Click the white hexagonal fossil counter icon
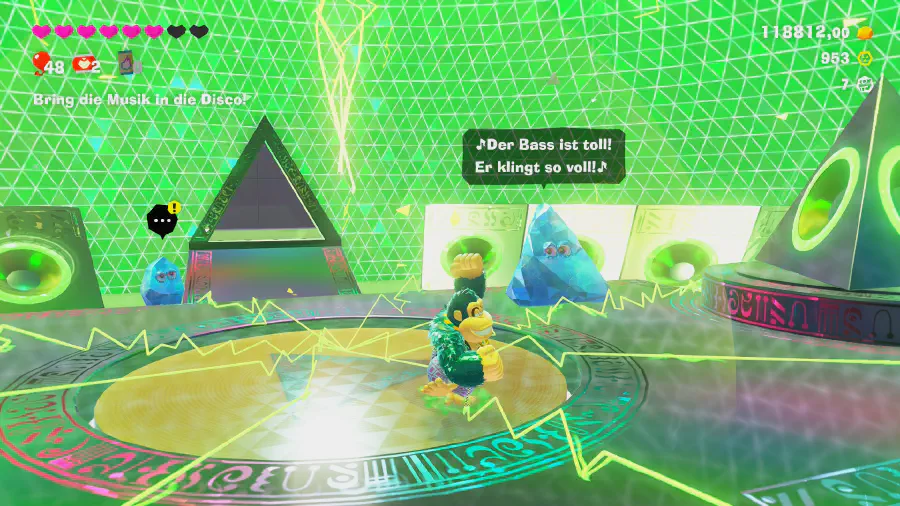The width and height of the screenshot is (900, 506). tap(865, 85)
